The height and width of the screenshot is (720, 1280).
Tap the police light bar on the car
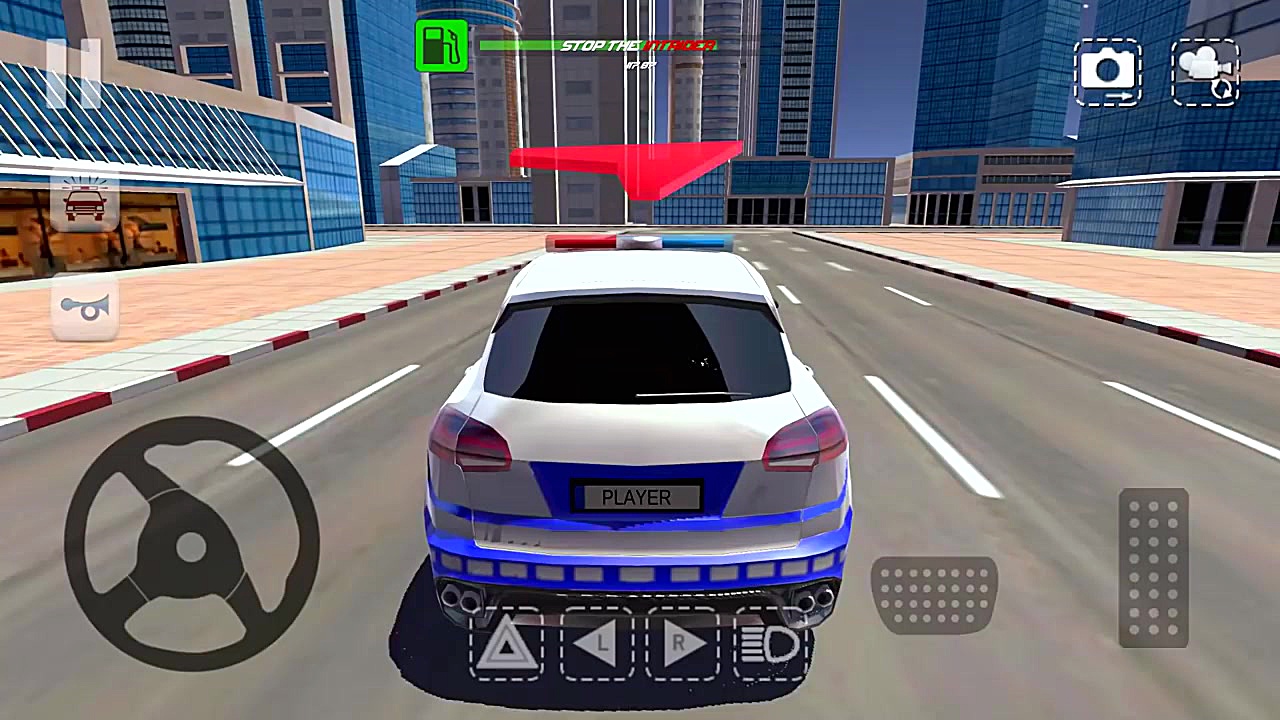(637, 240)
